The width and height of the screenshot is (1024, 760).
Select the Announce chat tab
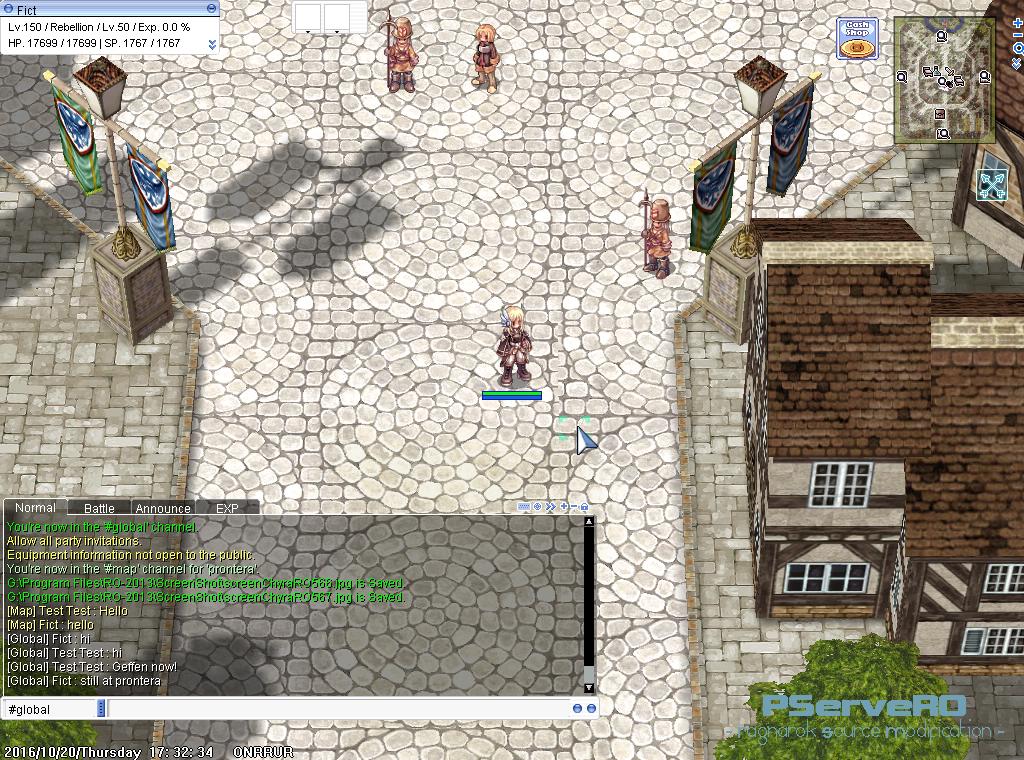point(163,508)
